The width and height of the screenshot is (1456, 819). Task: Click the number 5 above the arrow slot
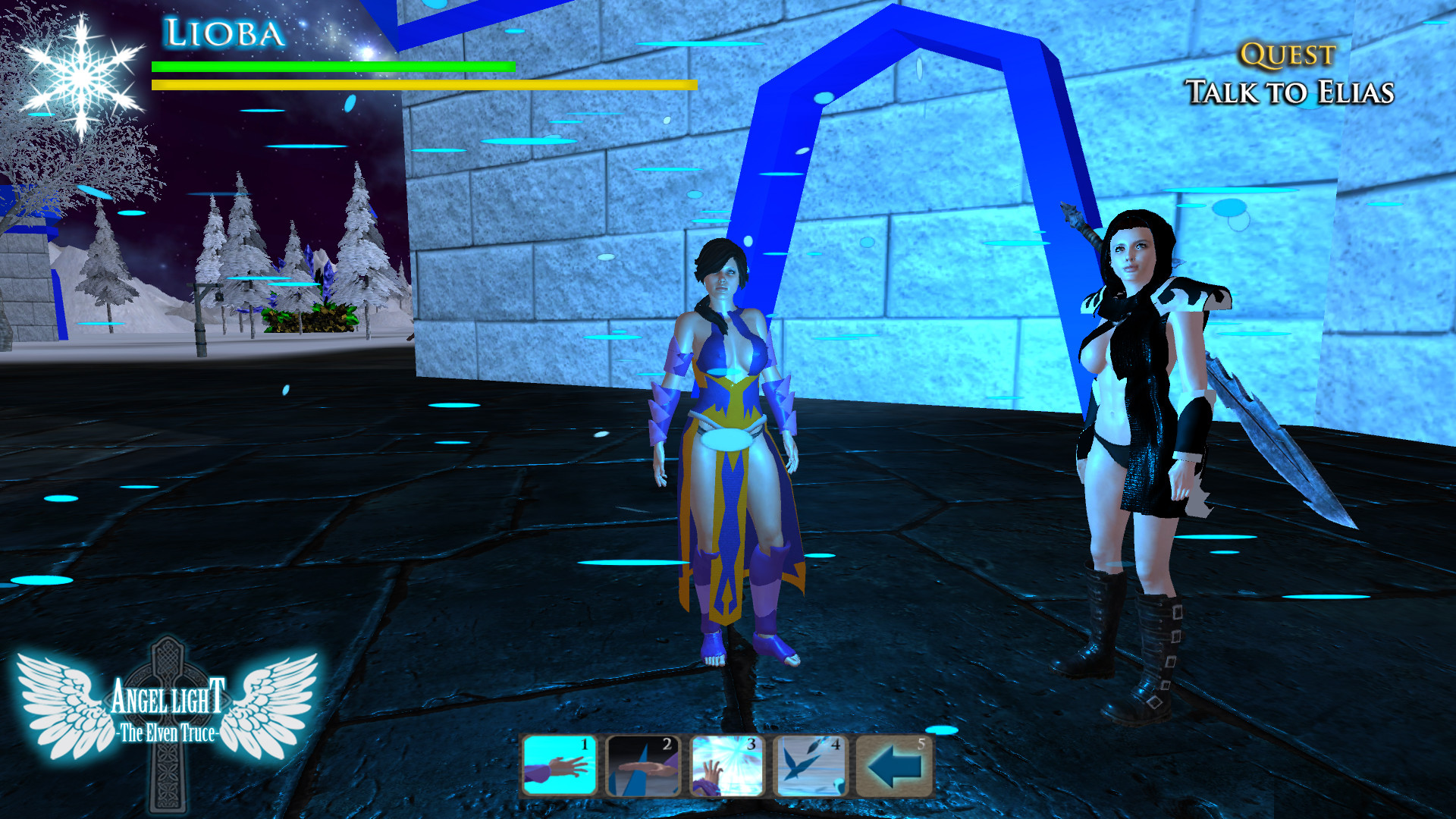tap(920, 745)
